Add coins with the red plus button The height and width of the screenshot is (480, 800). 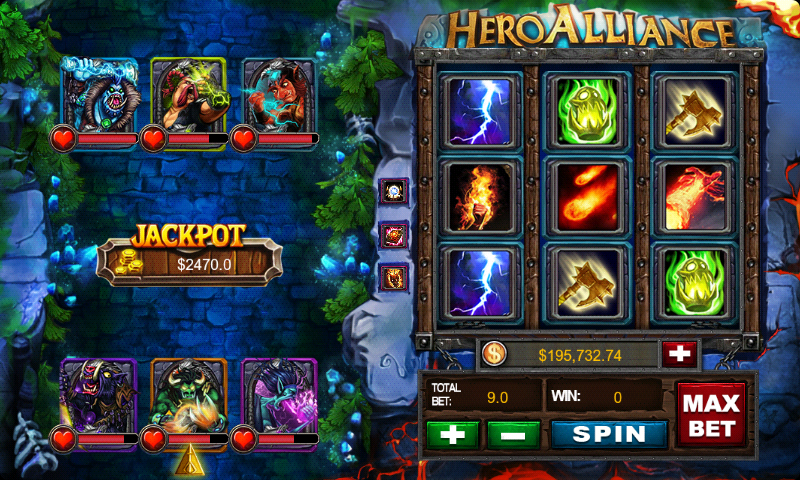678,354
